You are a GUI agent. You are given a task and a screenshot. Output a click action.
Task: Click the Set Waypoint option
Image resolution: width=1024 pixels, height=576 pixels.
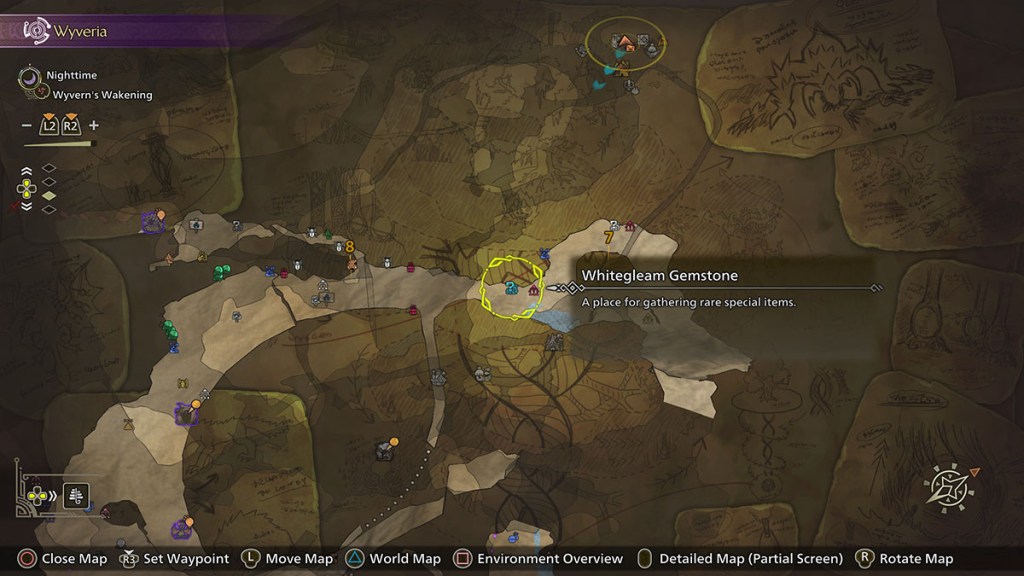pyautogui.click(x=174, y=559)
